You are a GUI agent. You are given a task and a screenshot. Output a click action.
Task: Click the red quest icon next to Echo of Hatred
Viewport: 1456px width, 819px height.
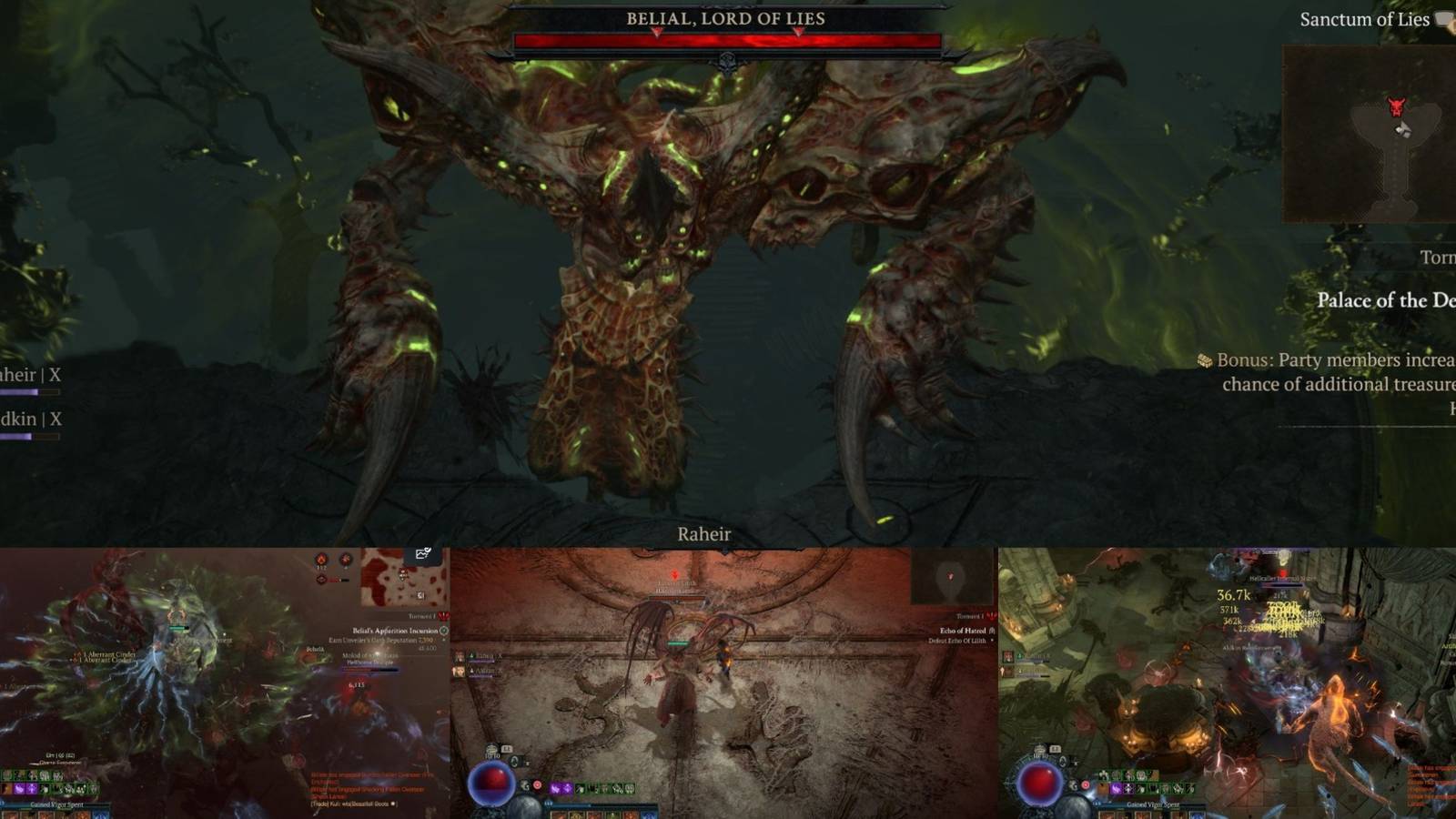point(991,632)
